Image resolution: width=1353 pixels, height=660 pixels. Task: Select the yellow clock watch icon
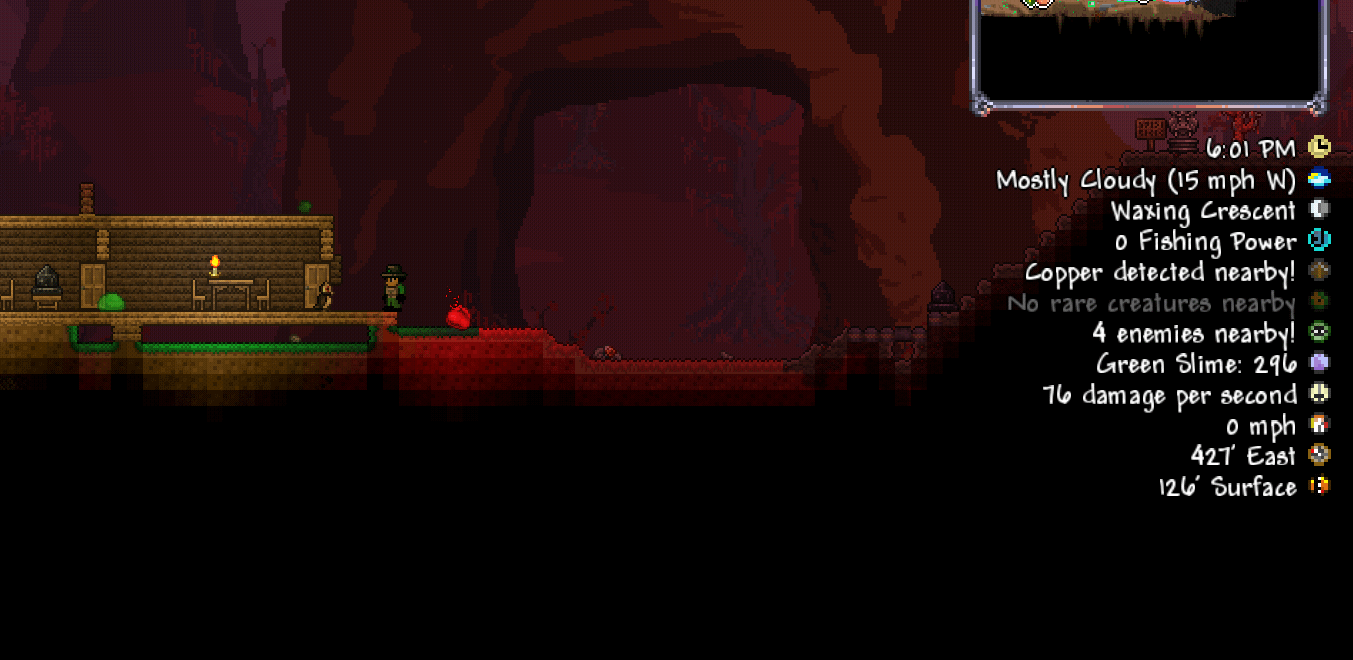[x=1319, y=148]
